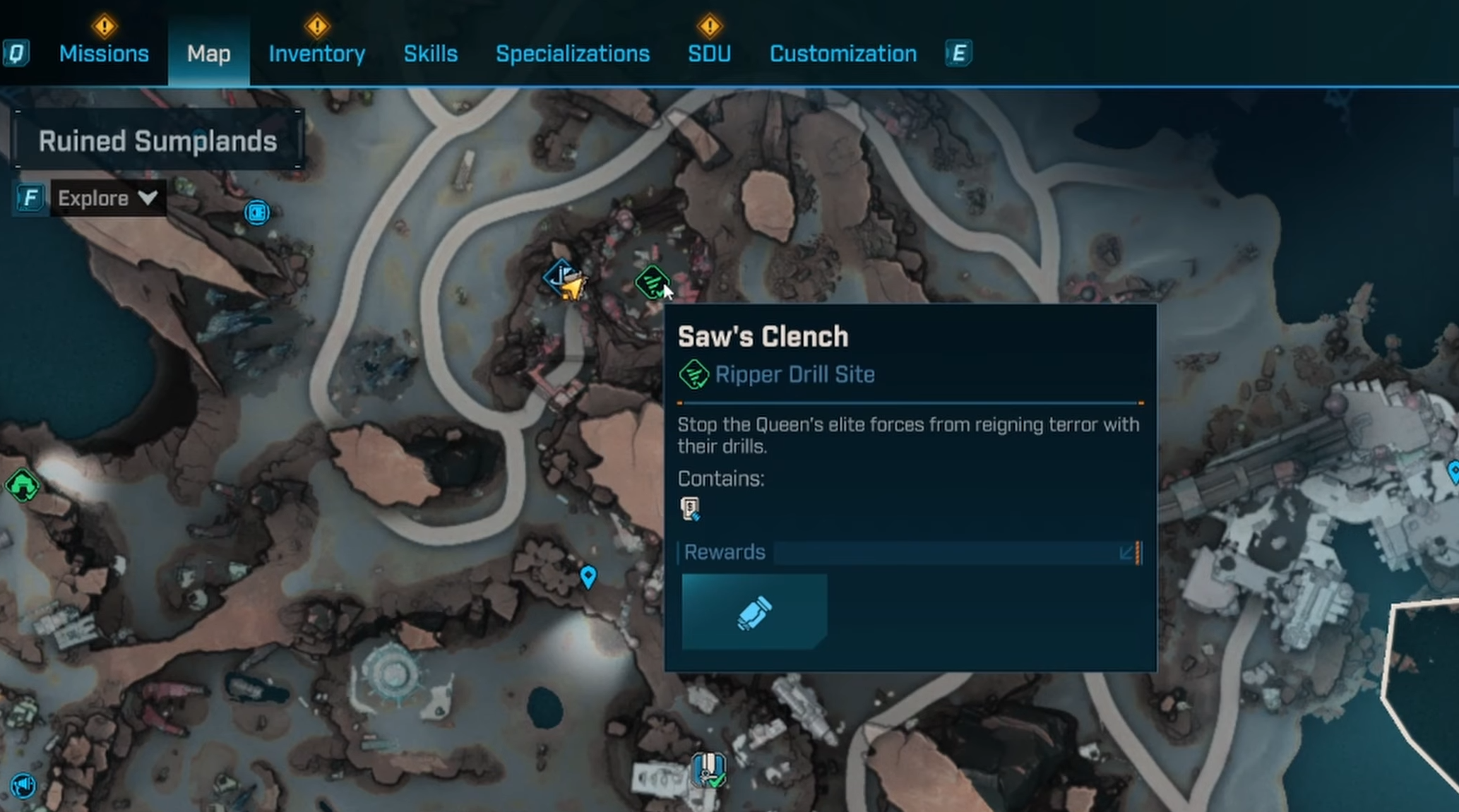Select the Specializations tab
The image size is (1459, 812).
click(x=572, y=54)
